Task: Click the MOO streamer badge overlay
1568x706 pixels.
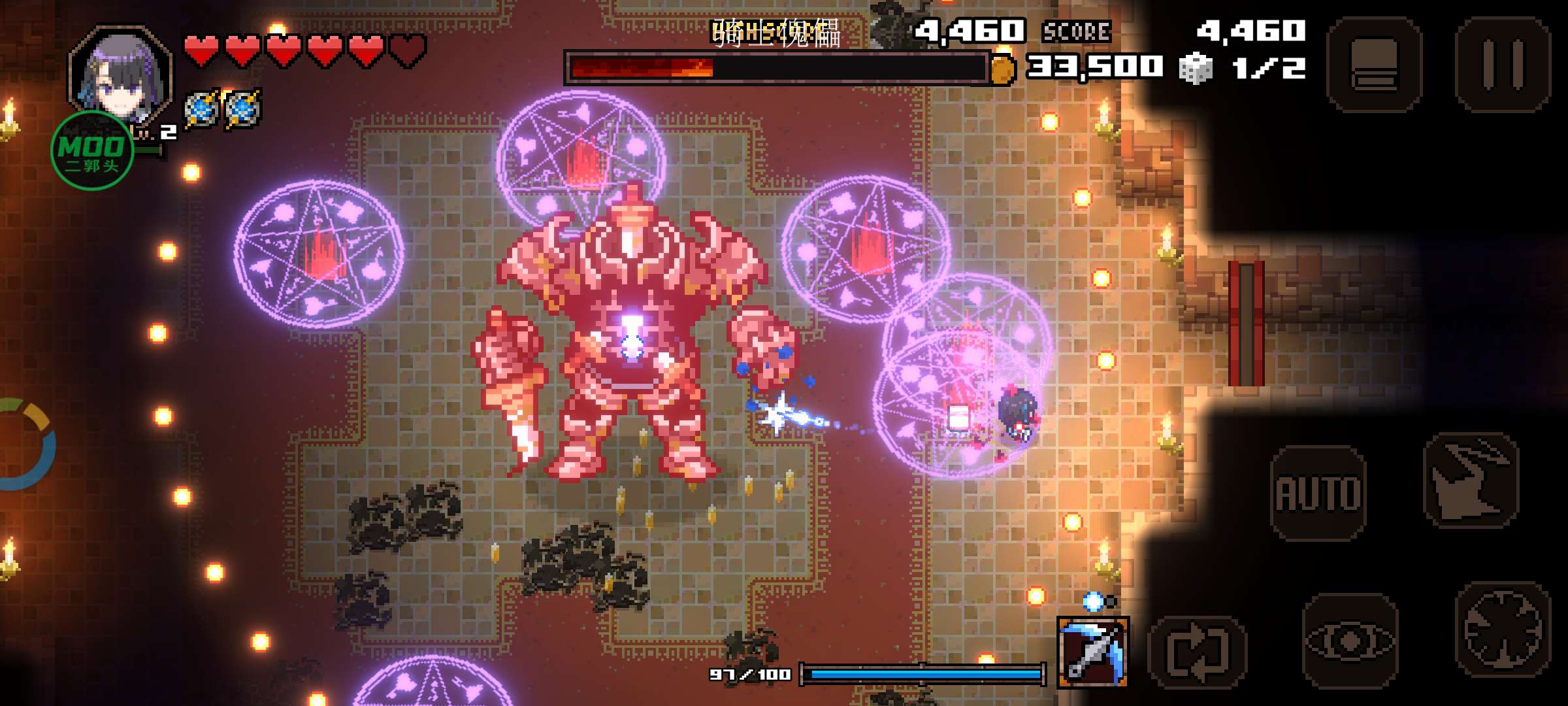Action: [x=92, y=151]
